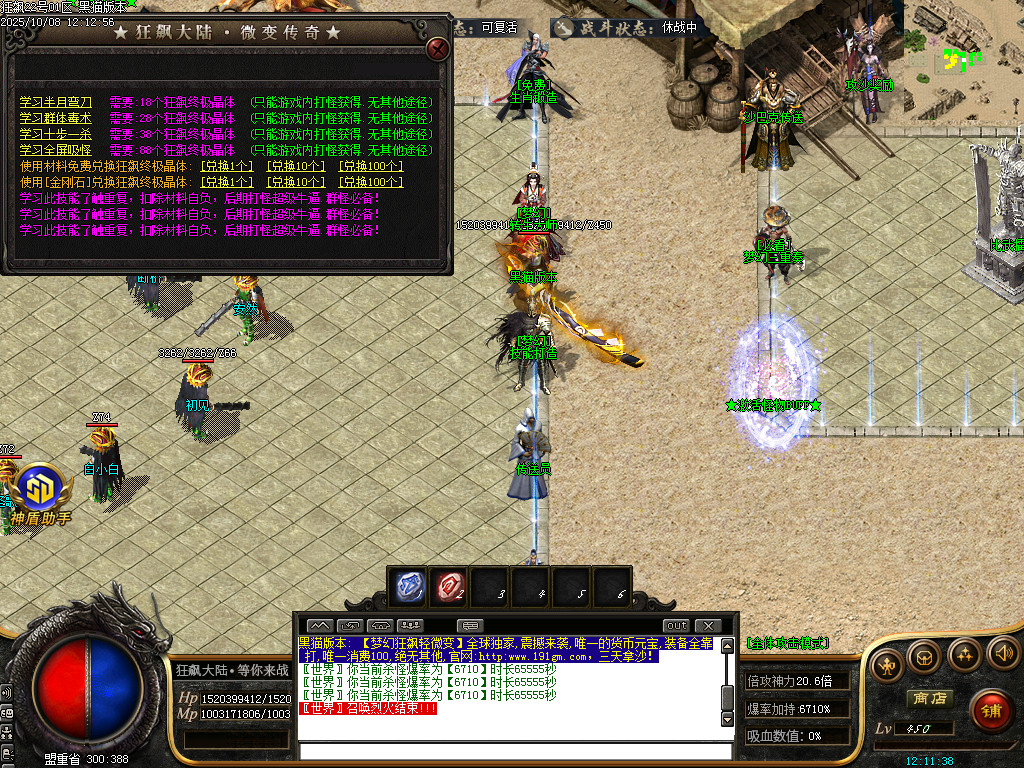Learn the 全屏吸怪 skill
Screen dimensions: 1024x768
click(56, 150)
